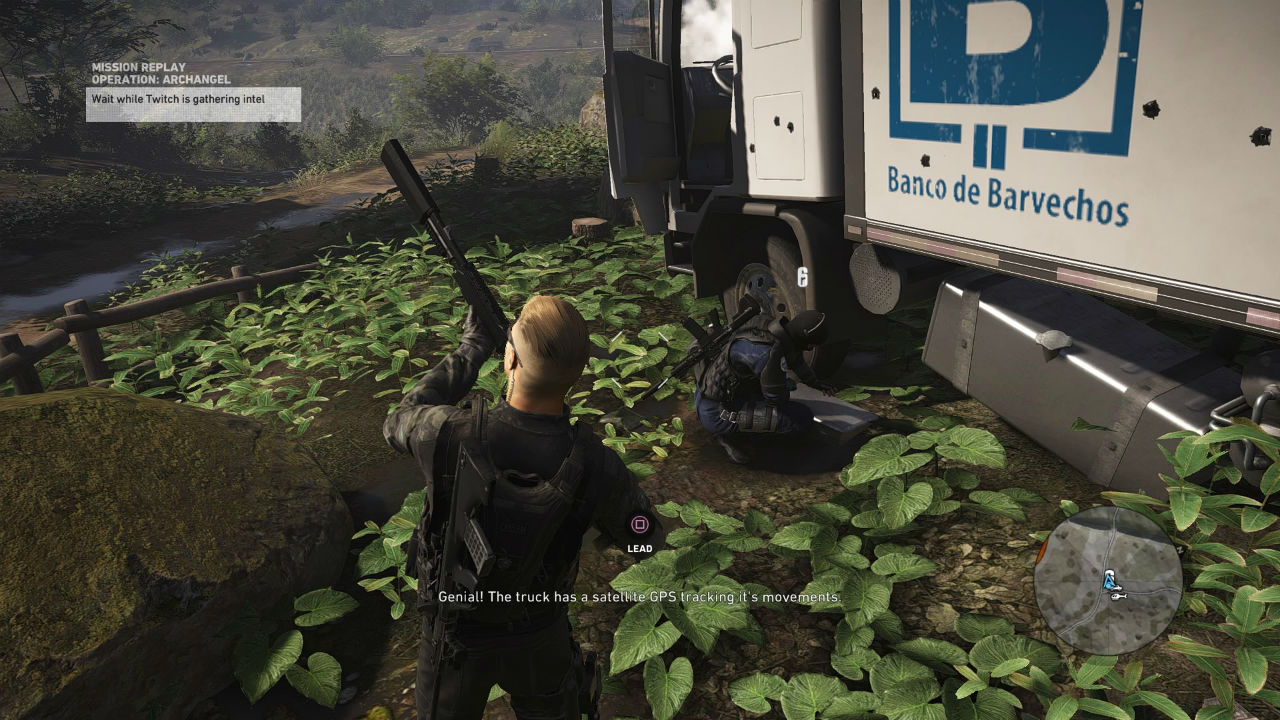Click the Rainbow Six marker above Twitch
Image resolution: width=1280 pixels, height=720 pixels.
(801, 276)
